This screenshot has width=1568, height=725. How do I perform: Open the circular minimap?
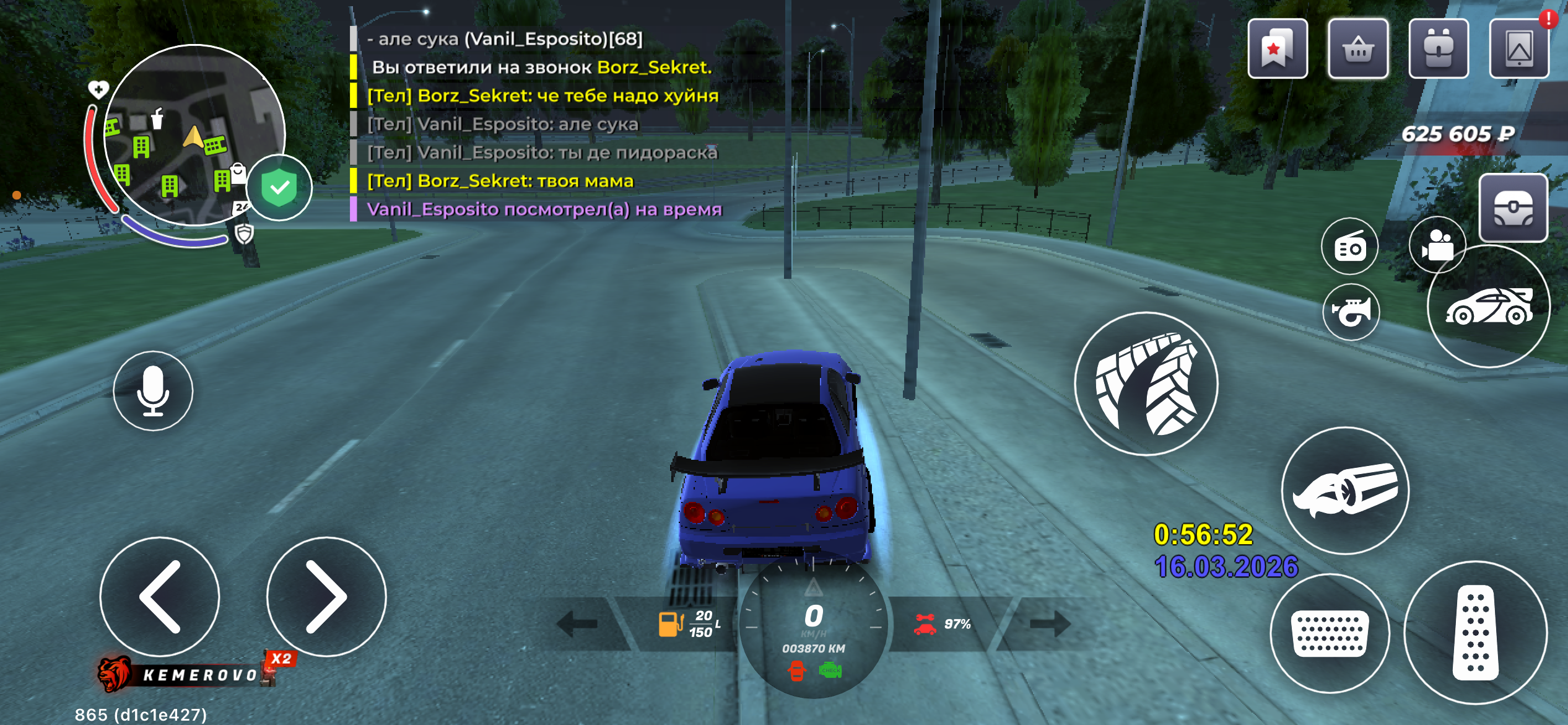[x=194, y=134]
